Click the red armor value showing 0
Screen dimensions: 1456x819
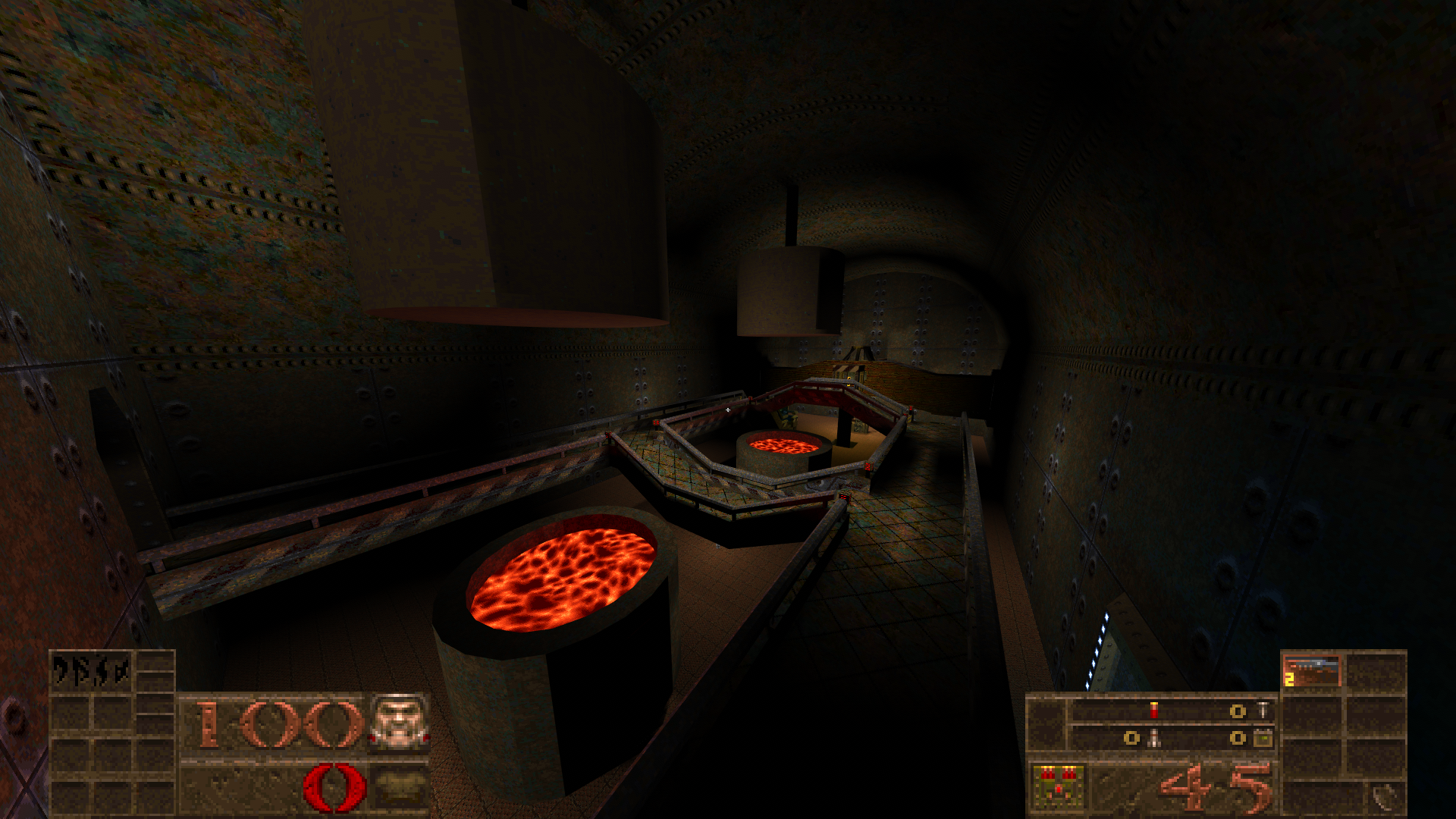[x=334, y=786]
